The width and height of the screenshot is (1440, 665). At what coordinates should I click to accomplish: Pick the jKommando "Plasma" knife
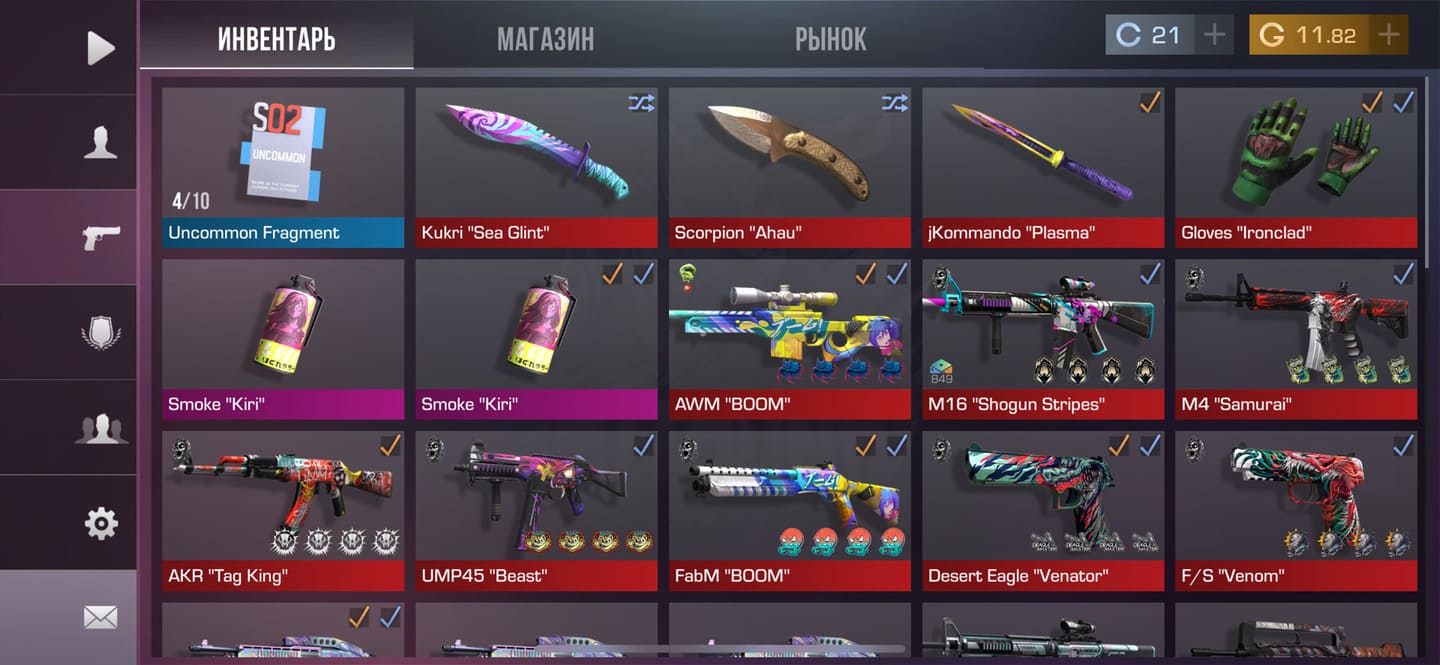point(1043,167)
